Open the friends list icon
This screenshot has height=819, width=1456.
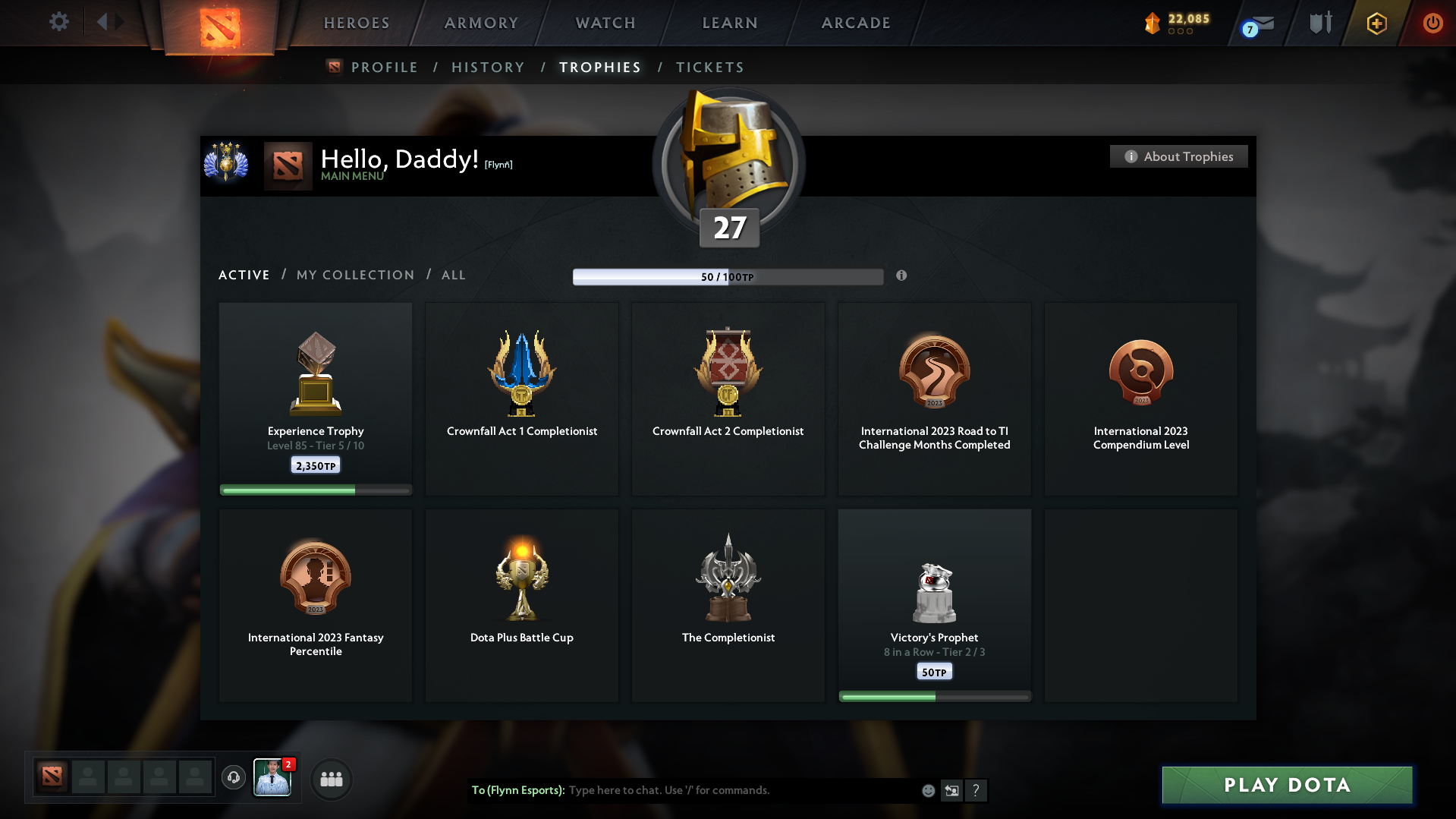331,778
